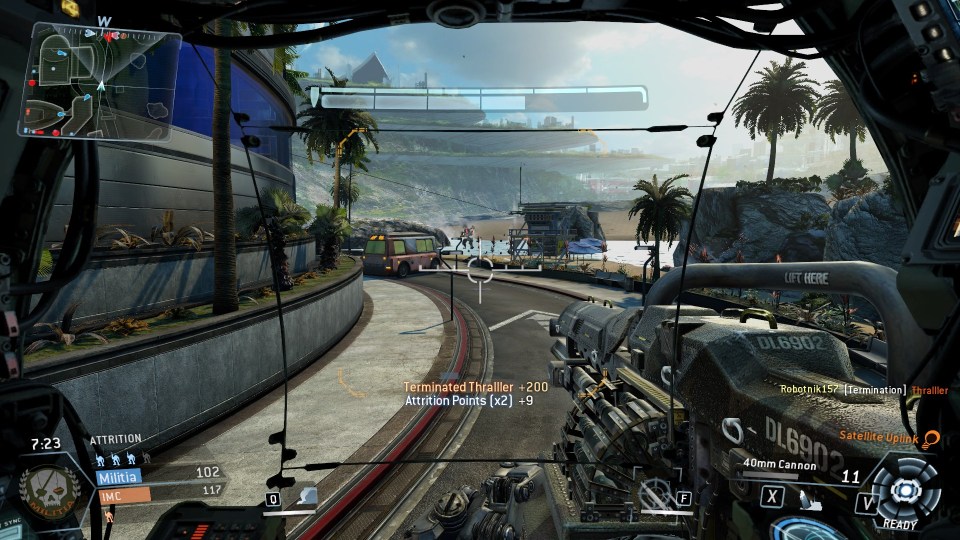Select the 40mm Cannon weapon label

[x=779, y=465]
